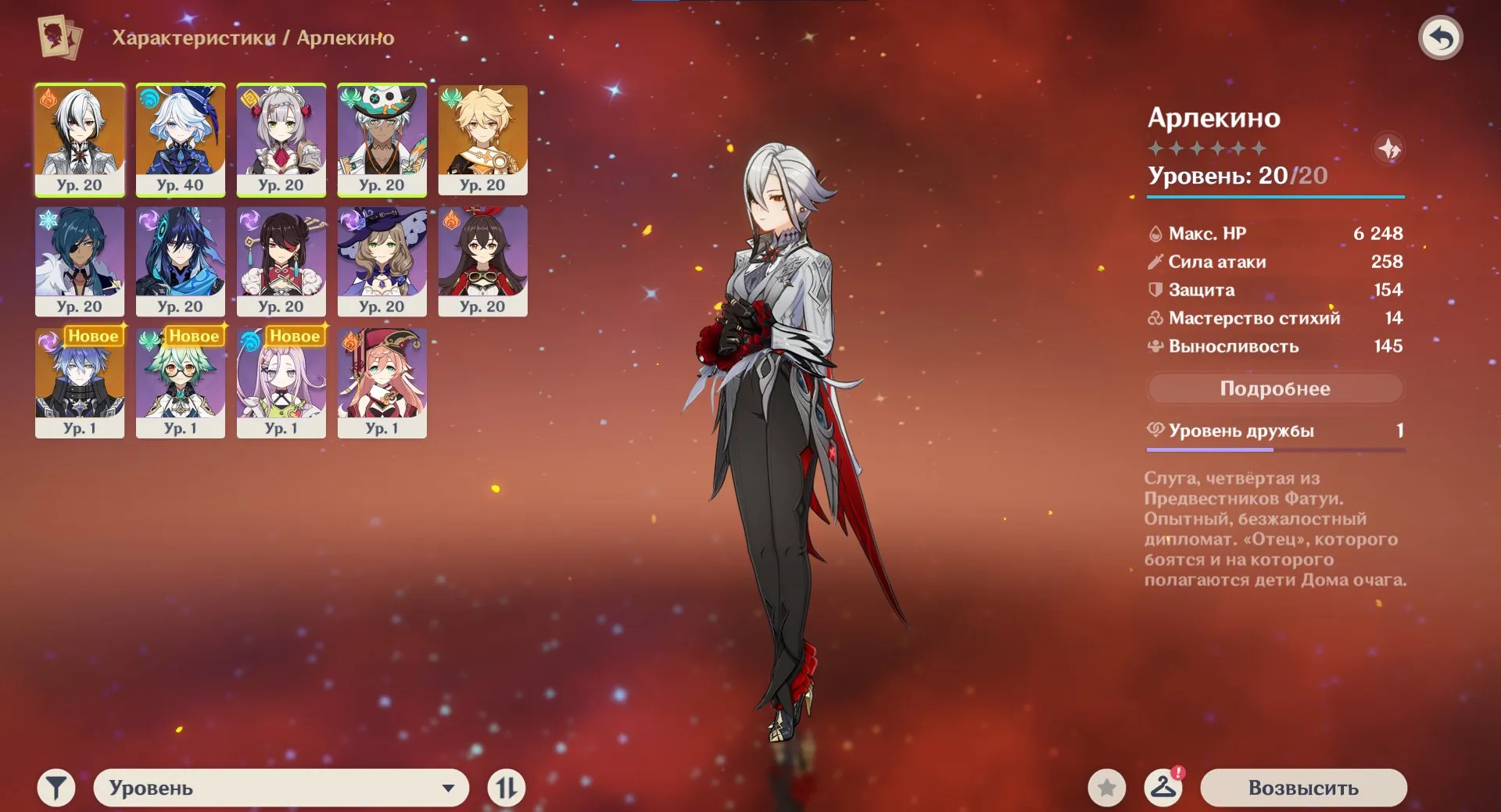Click the character archive card icon
The image size is (1501, 812).
pos(60,37)
